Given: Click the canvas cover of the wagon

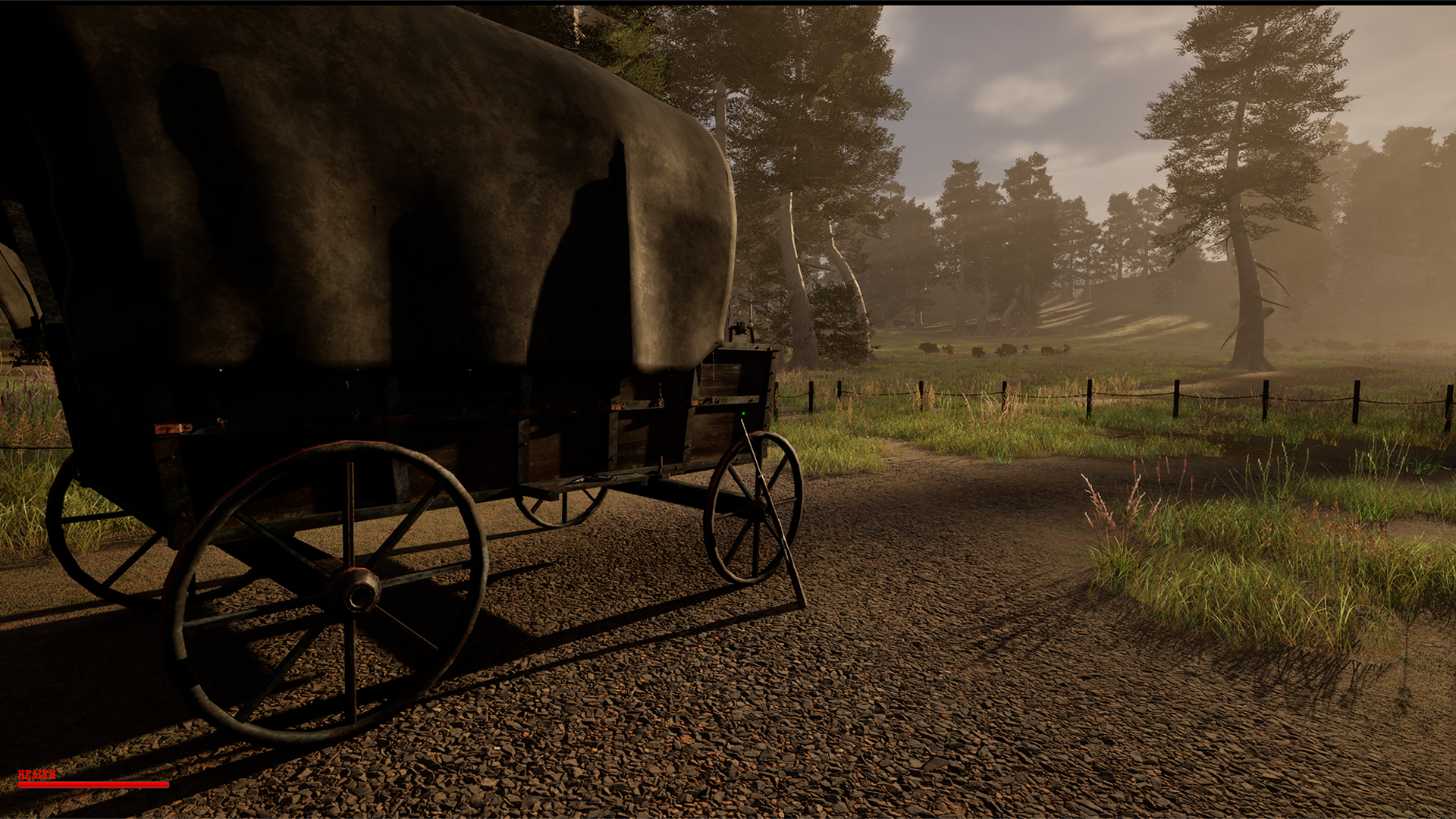Looking at the screenshot, I should [379, 190].
